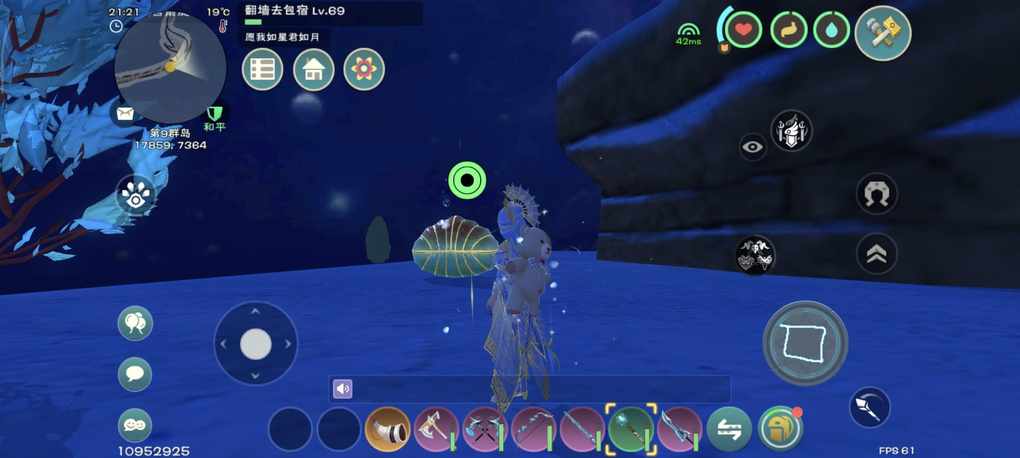
Task: Open the mail envelope icon
Action: tap(125, 114)
